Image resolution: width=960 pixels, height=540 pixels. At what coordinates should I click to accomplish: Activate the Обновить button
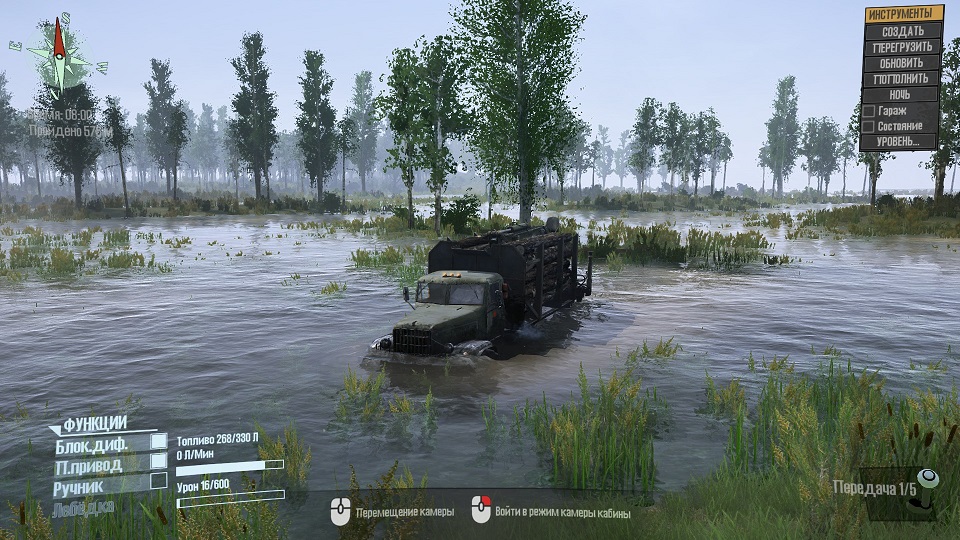[x=902, y=63]
